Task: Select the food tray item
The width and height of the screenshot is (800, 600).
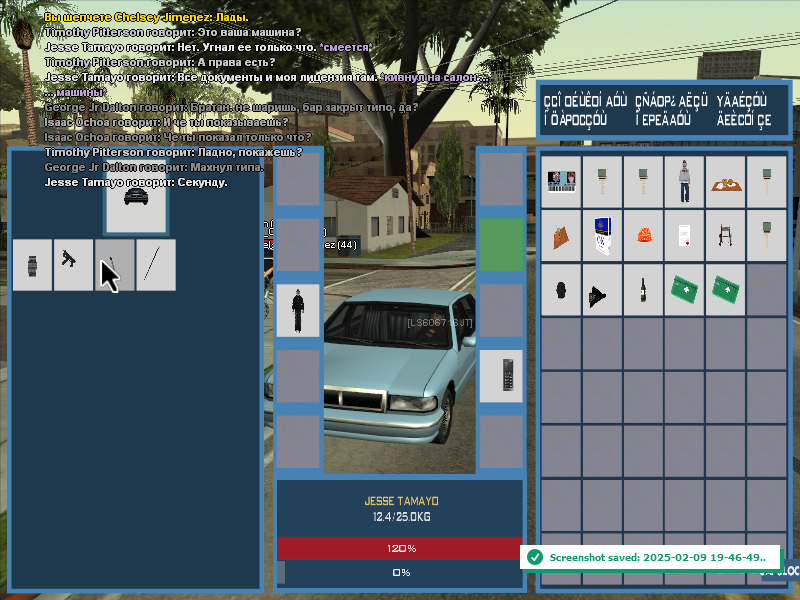Action: (x=725, y=182)
